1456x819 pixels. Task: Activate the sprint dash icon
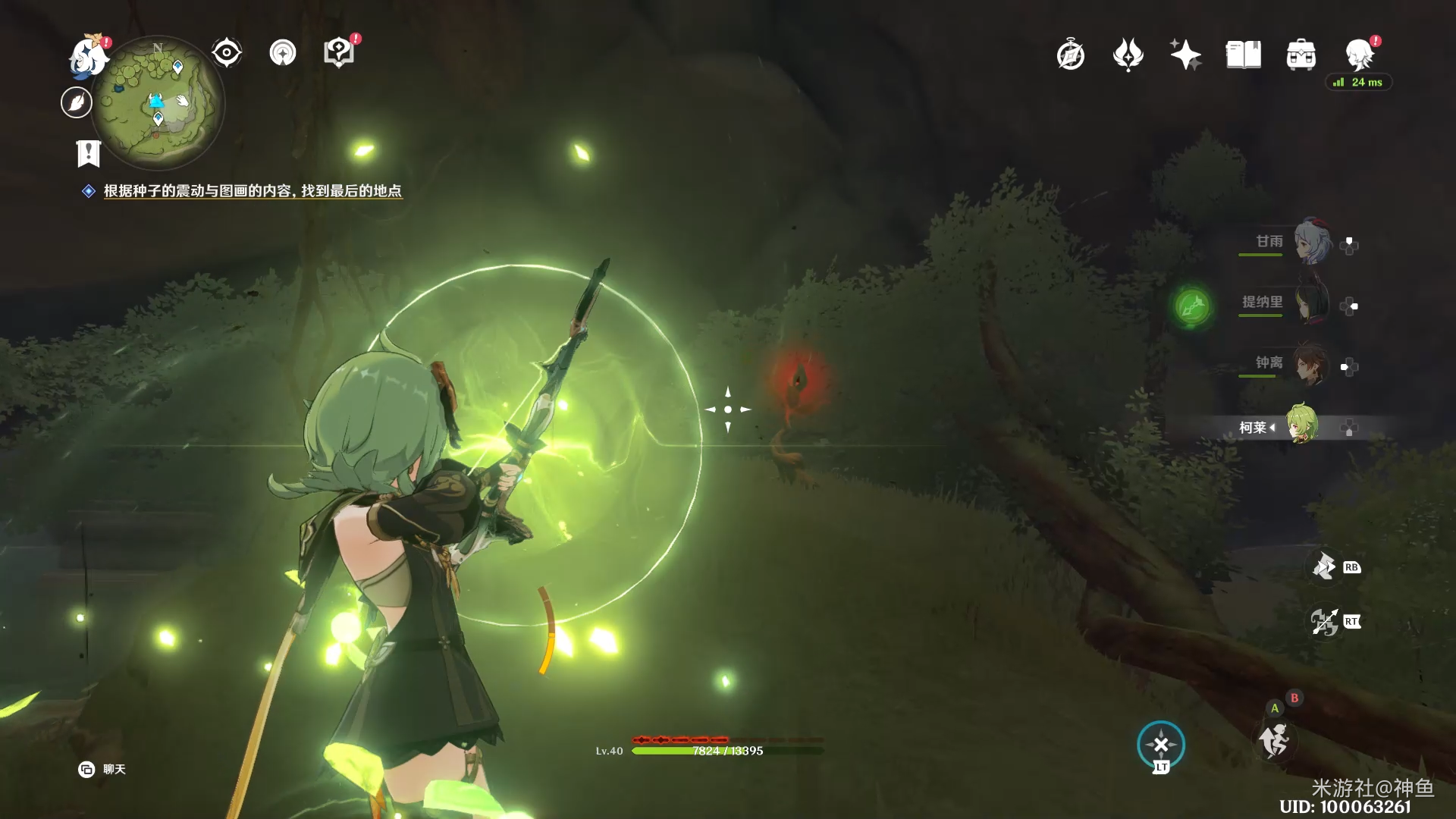pos(1275,739)
